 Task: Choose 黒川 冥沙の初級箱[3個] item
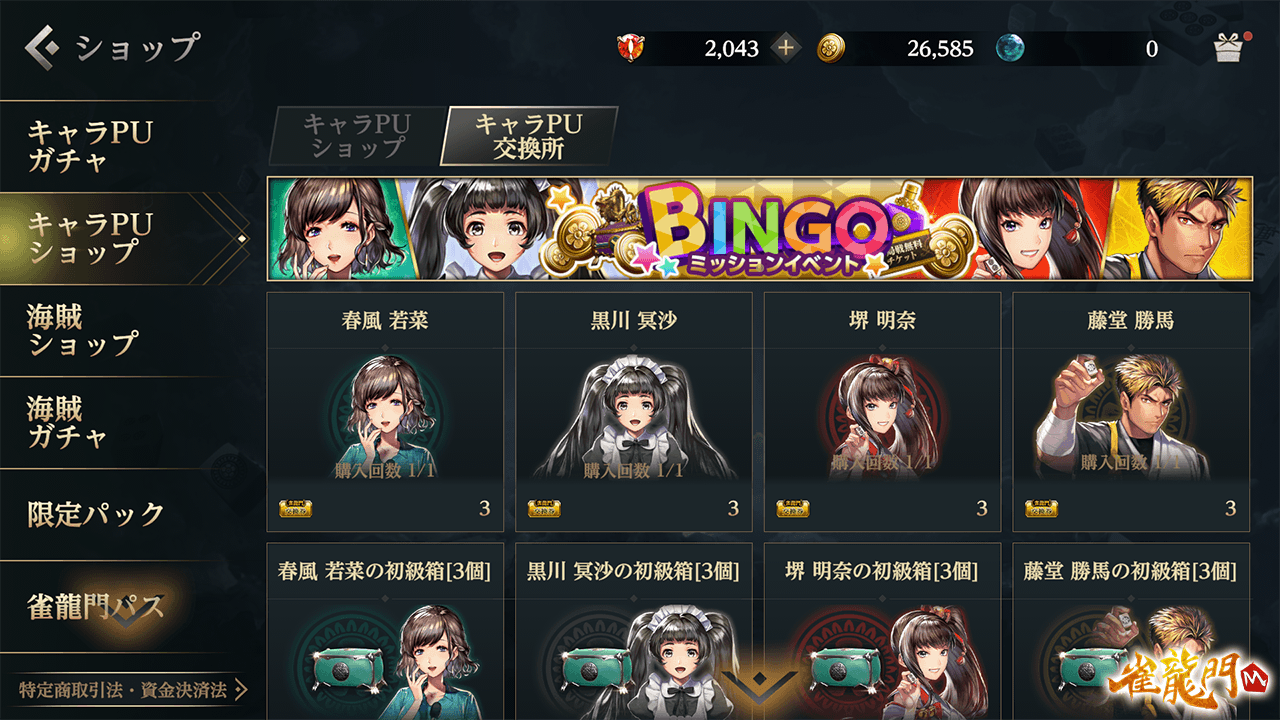634,630
